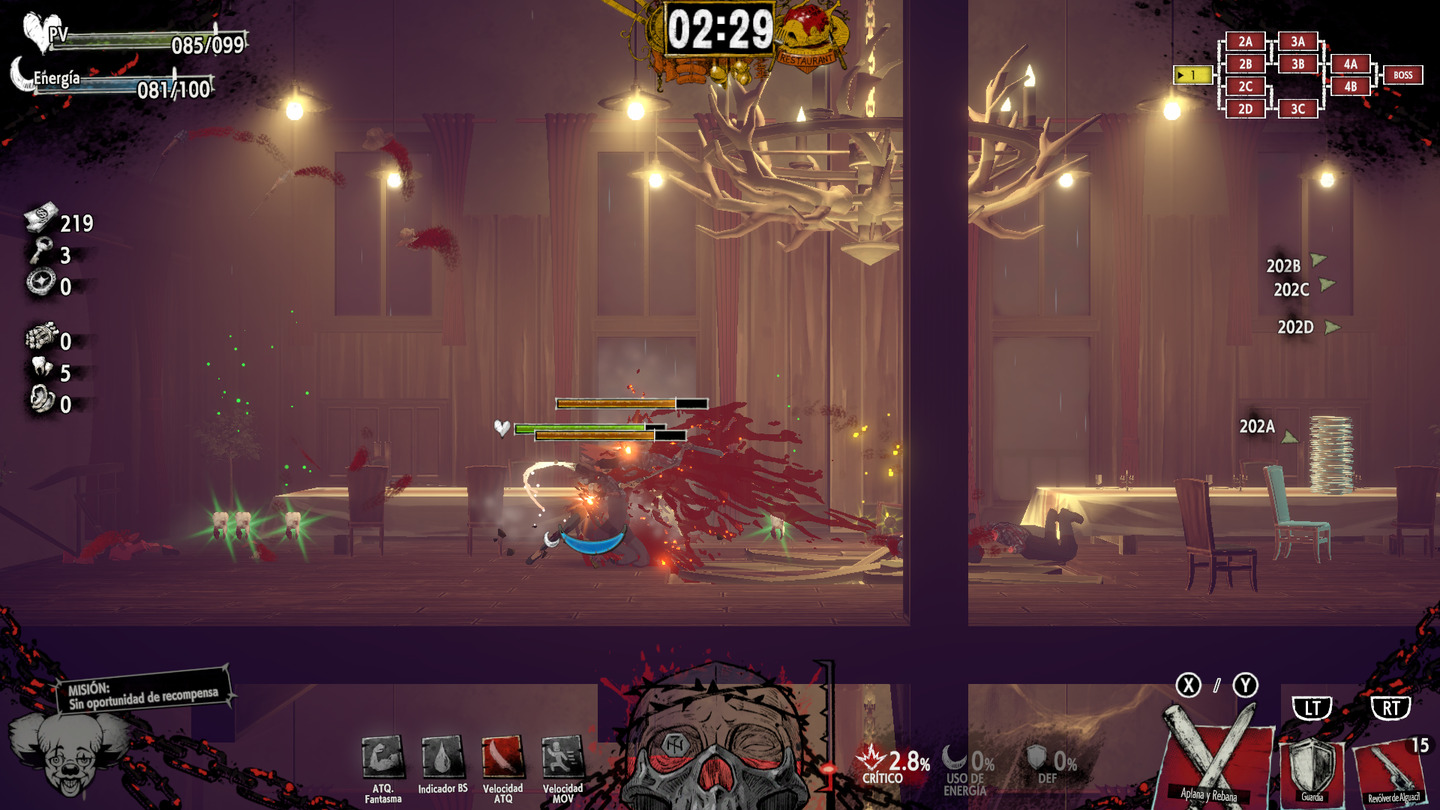The width and height of the screenshot is (1440, 810).
Task: Select the ATQ. Fantasma buff icon
Action: [382, 758]
